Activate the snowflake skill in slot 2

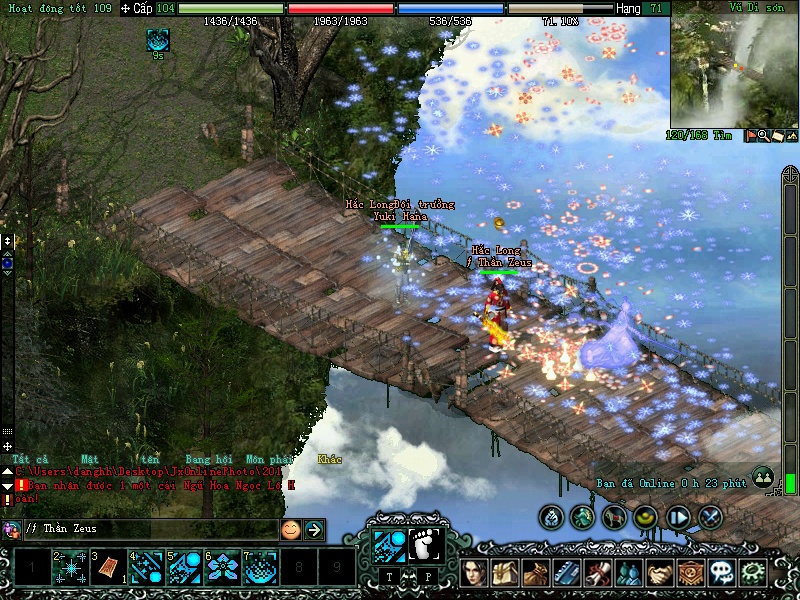pyautogui.click(x=71, y=569)
